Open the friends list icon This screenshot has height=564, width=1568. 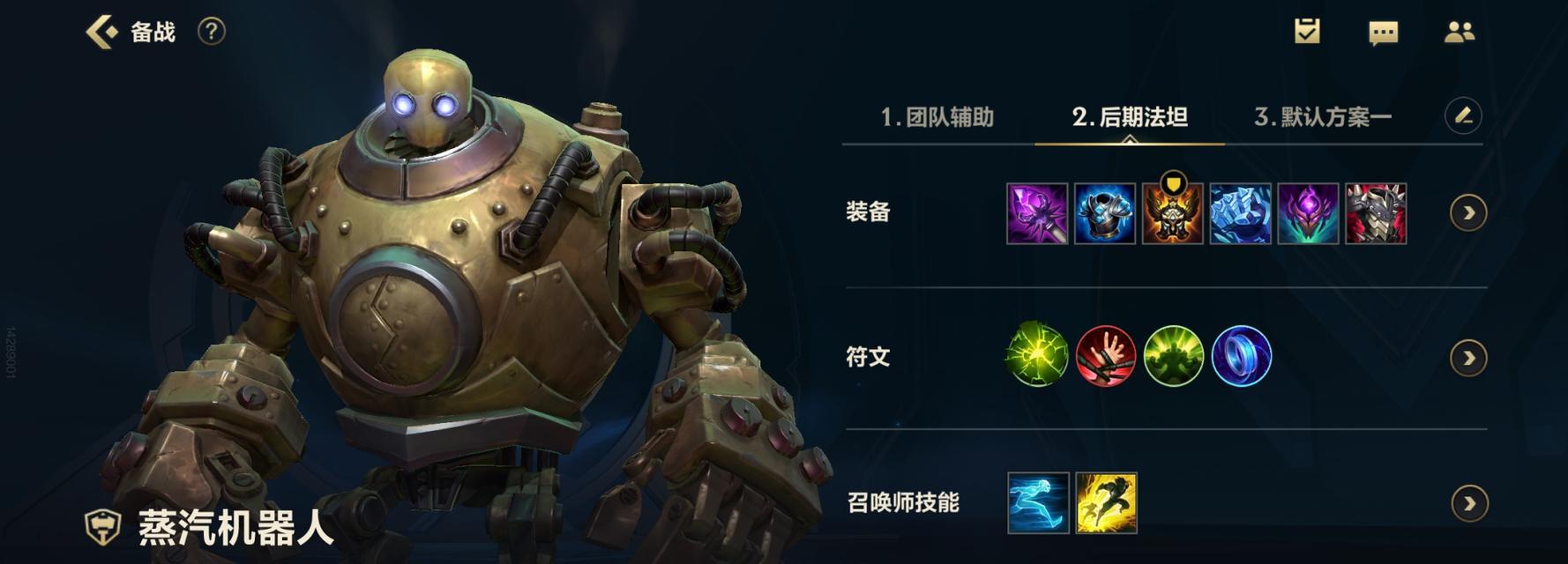tap(1460, 33)
